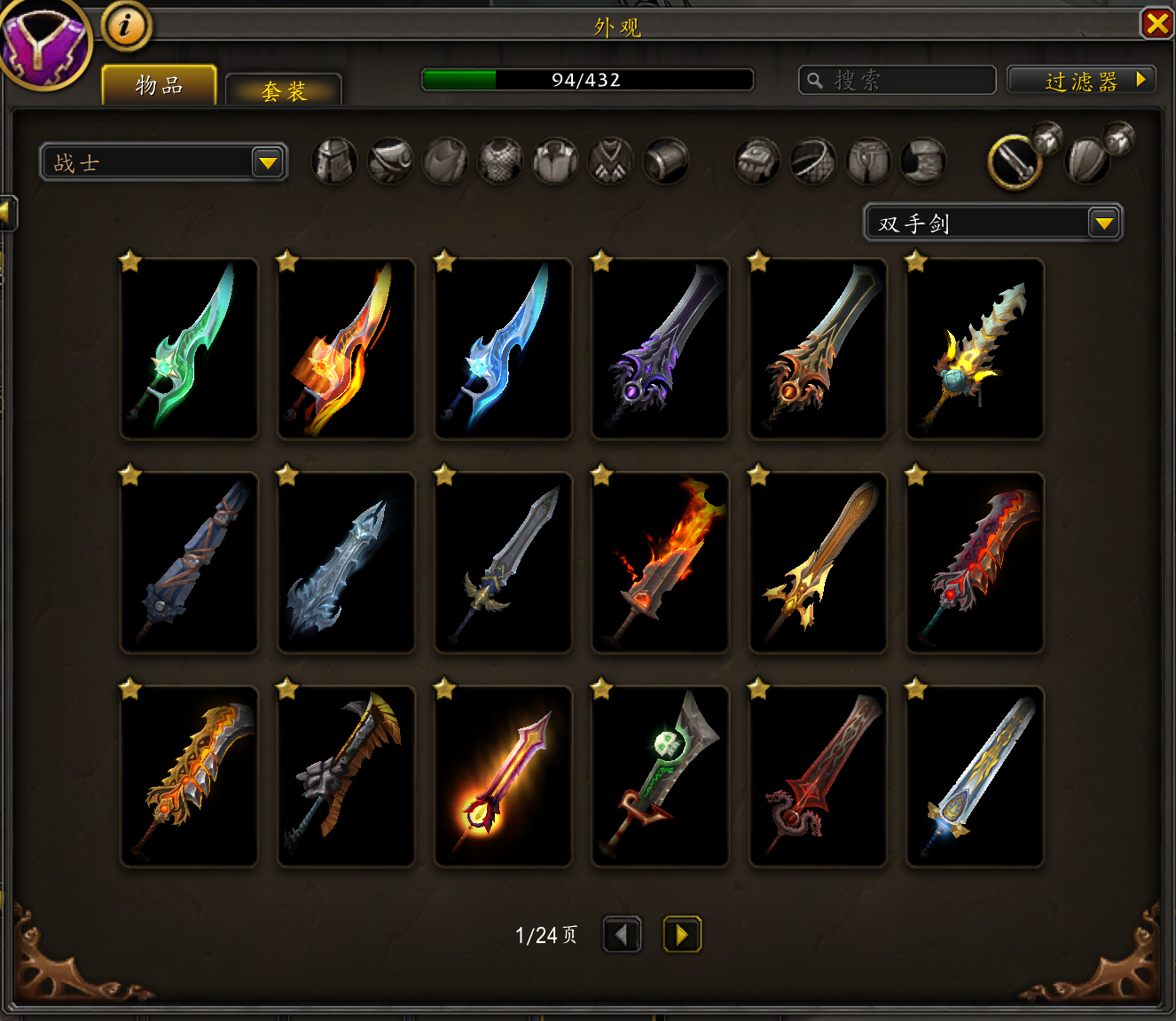Open the 双手剑 weapon type dropdown
Screen dimensions: 1176x1021
click(x=992, y=223)
